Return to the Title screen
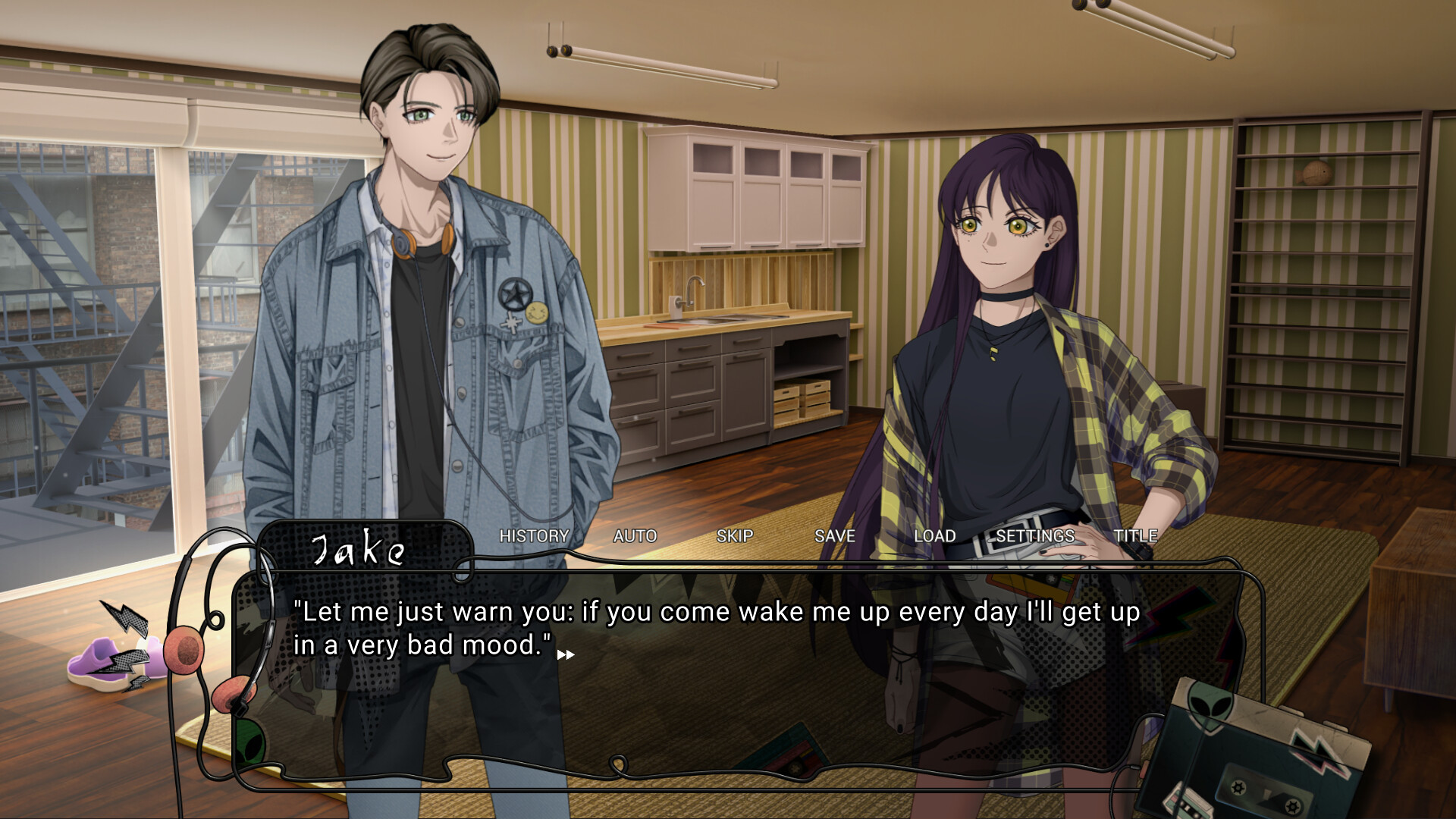 1135,536
